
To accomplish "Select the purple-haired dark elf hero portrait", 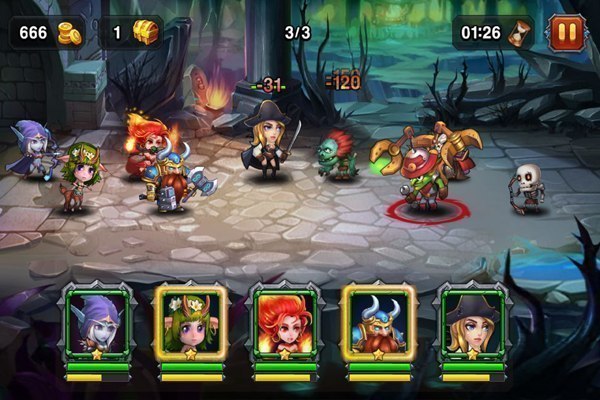I will (x=97, y=321).
